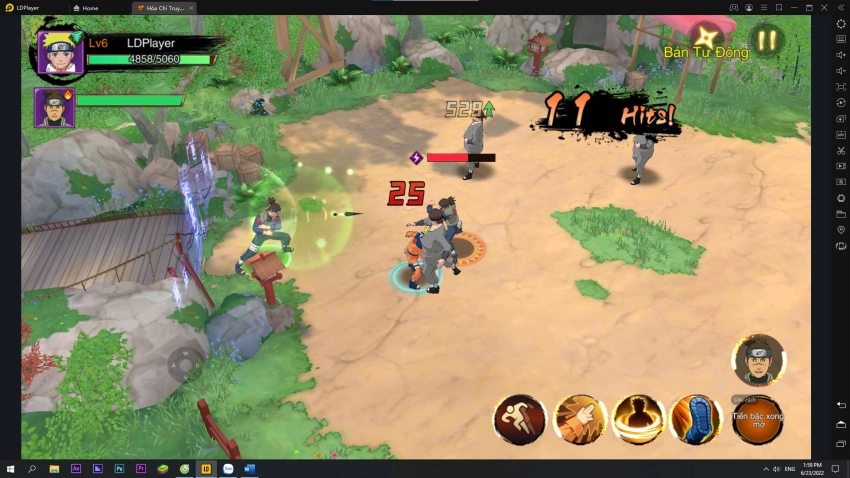The image size is (850, 478).
Task: Activate the hand-sign jutsu skill
Action: pos(579,419)
